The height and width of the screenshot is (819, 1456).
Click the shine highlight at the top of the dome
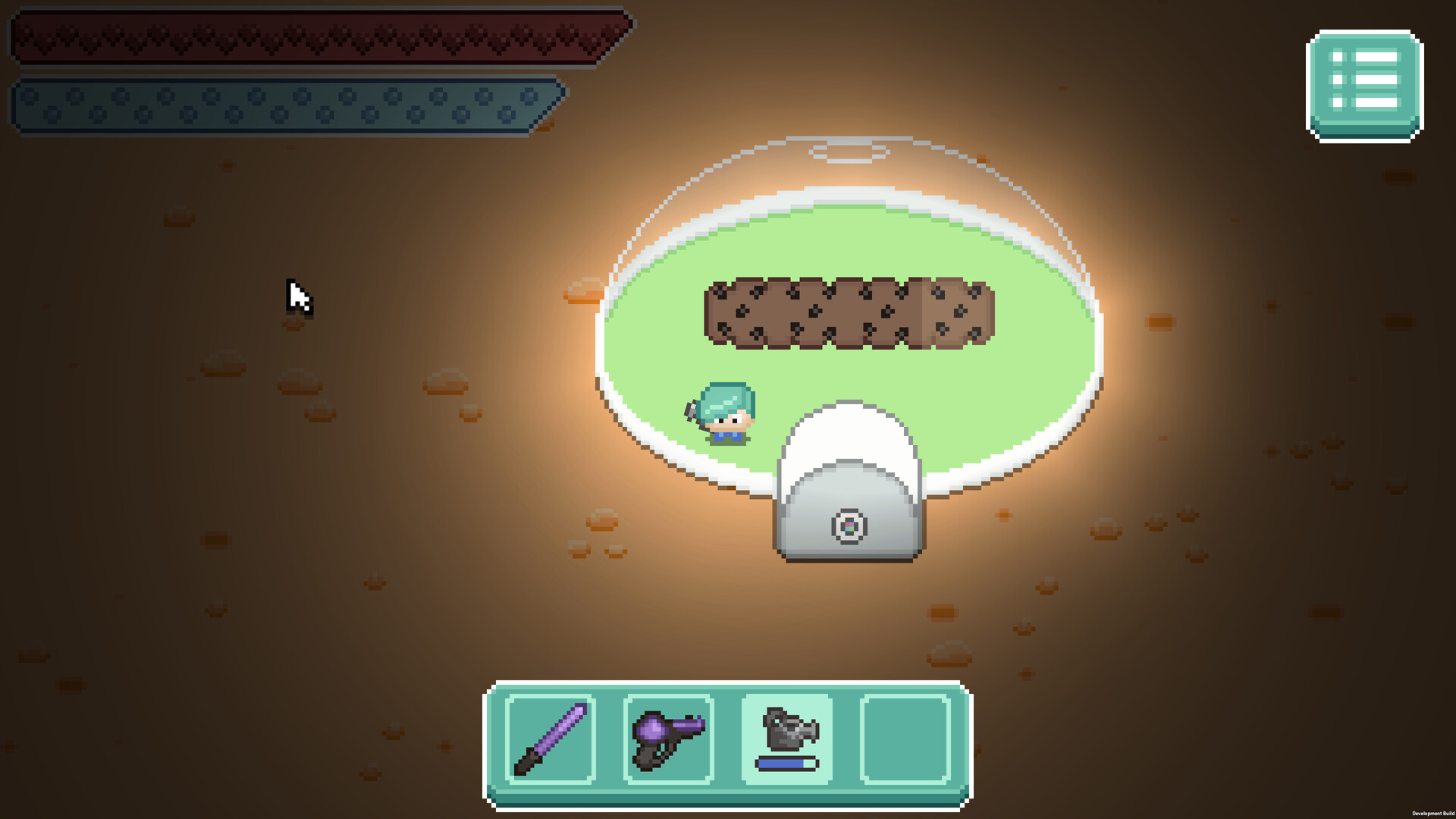pos(846,150)
